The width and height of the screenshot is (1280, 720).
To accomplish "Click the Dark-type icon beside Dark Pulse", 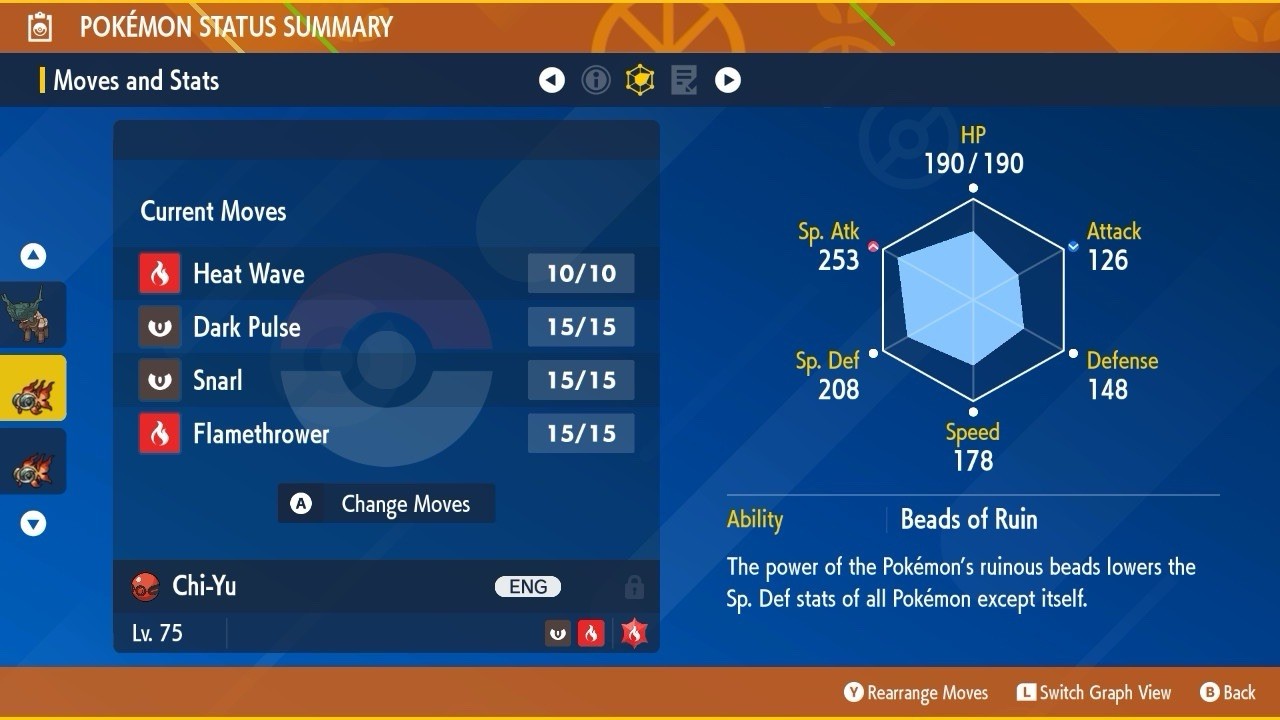I will [162, 327].
